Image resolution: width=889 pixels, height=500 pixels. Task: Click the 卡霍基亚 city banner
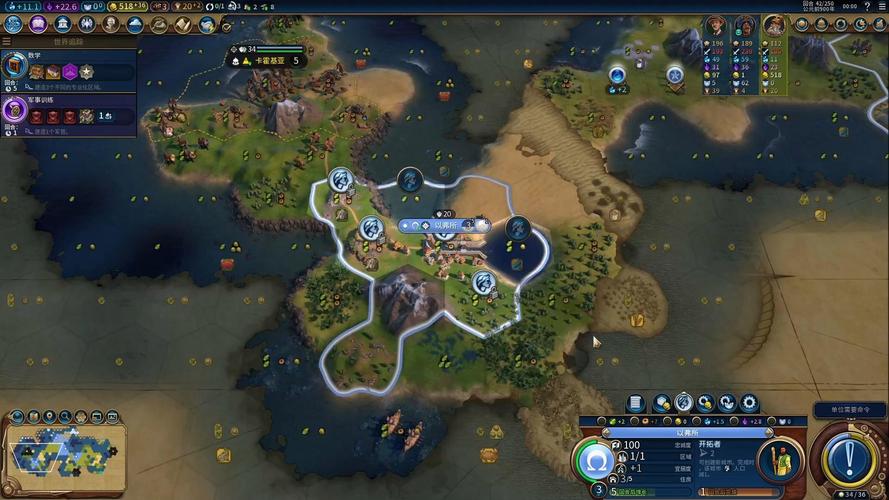[266, 60]
